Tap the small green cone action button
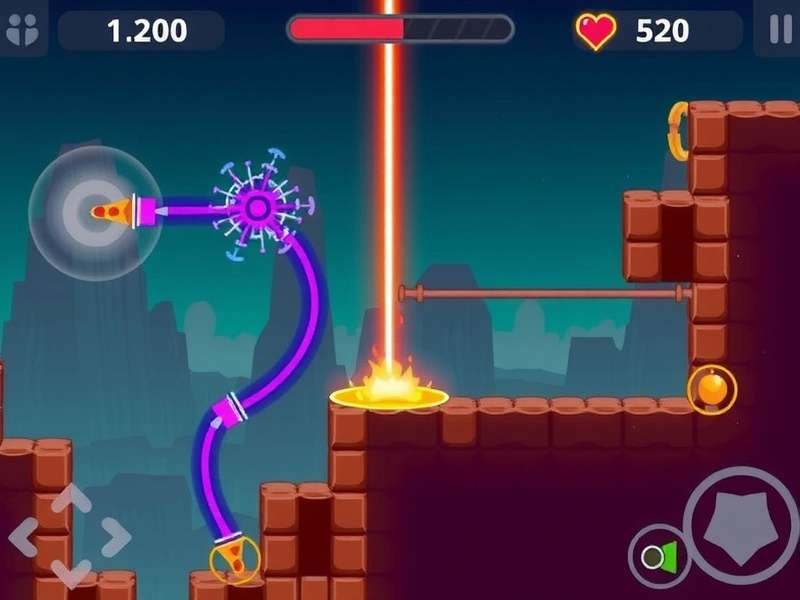Screen dimensions: 800x600 pos(660,556)
